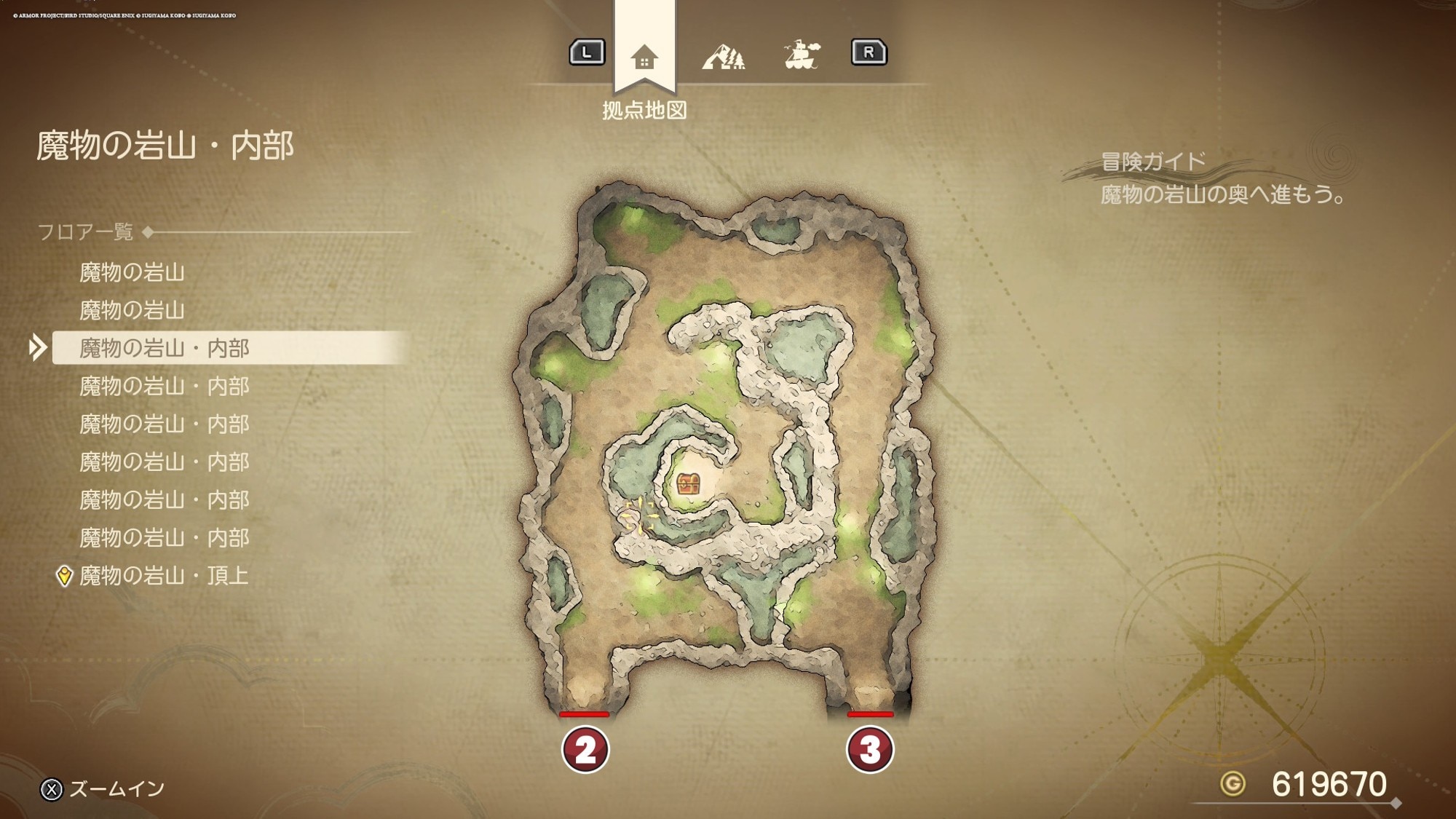The height and width of the screenshot is (819, 1456).
Task: Click the red exit marker numbered 2
Action: point(585,750)
